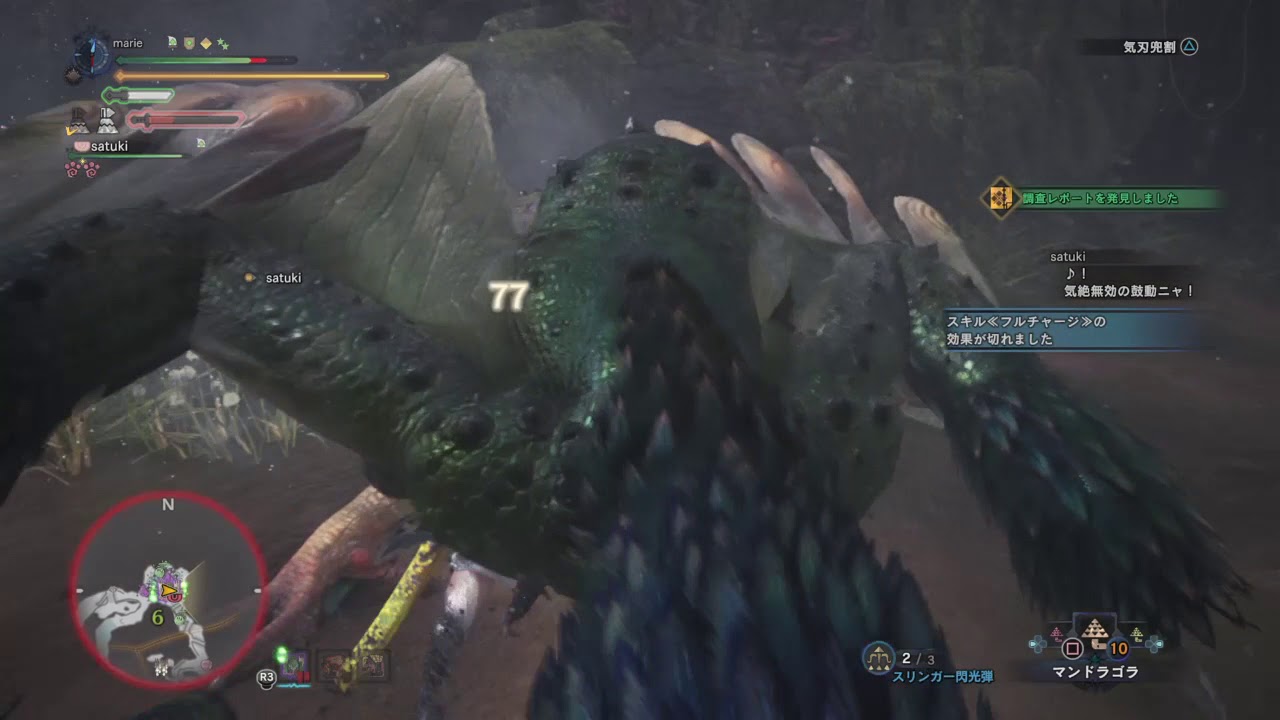Click the Mandragora item icon
This screenshot has height=720, width=1280.
pos(1096,630)
